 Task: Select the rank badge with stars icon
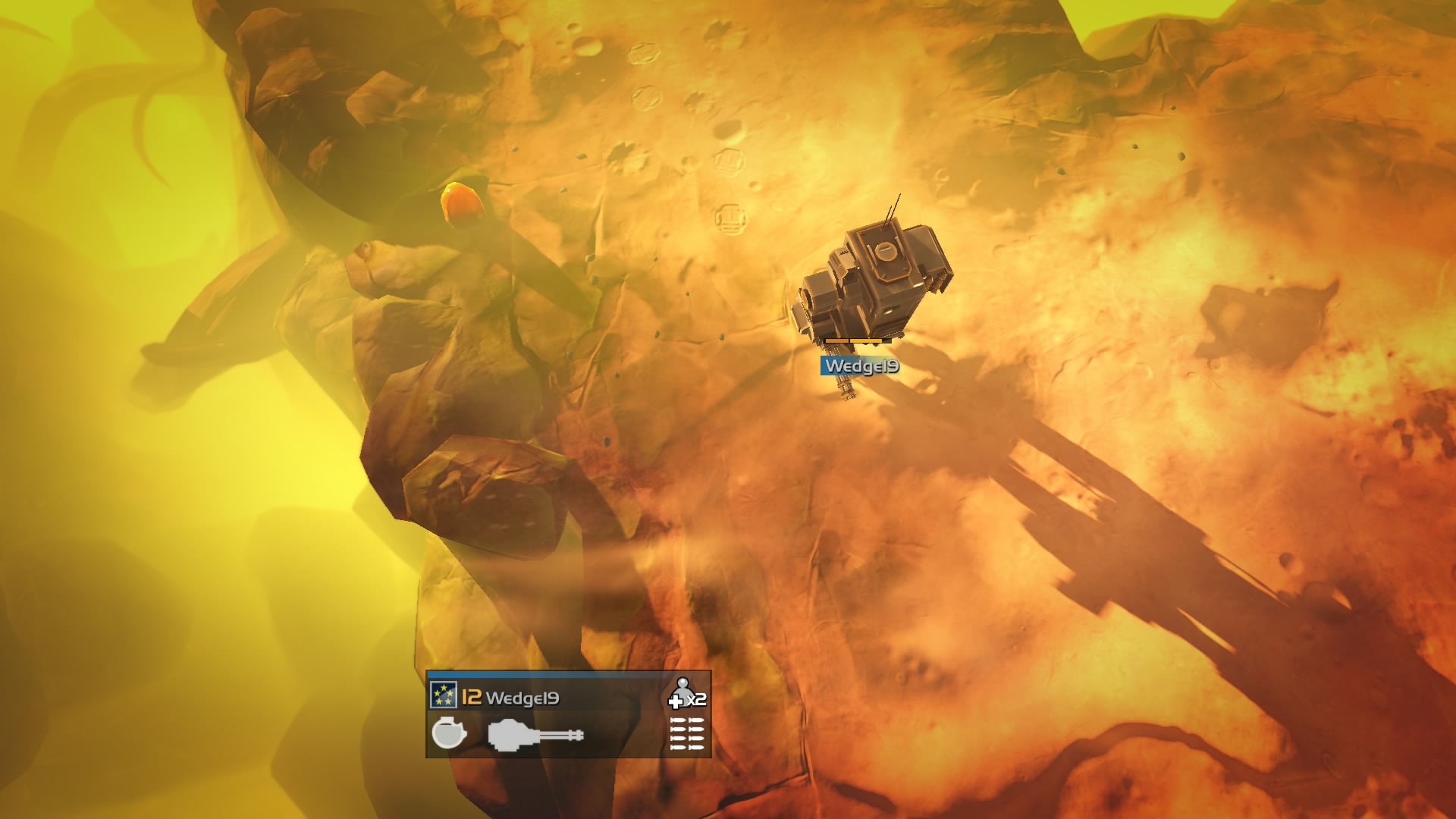444,694
